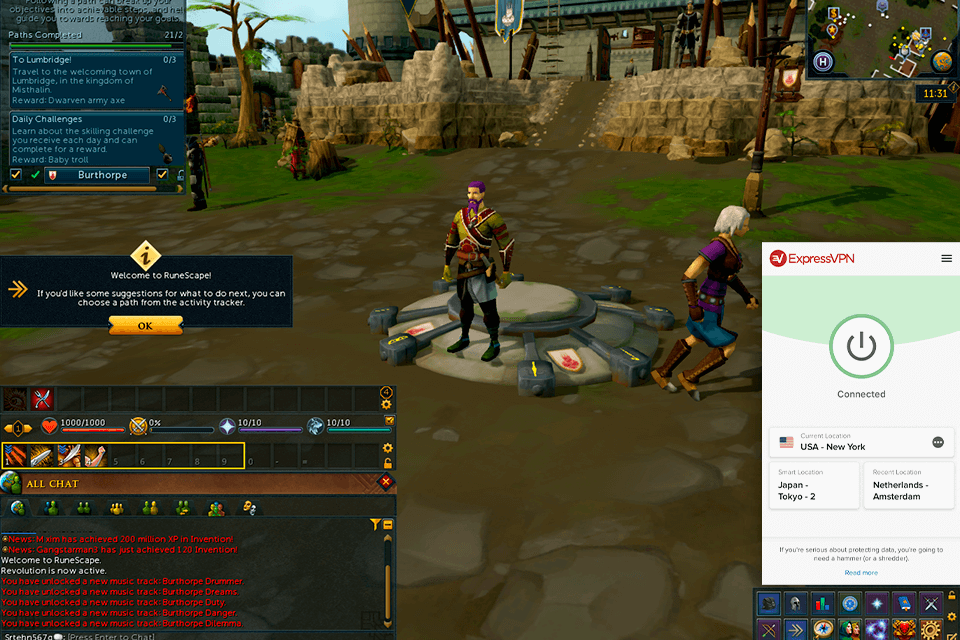Open the To Lumbridge! path entry
Viewport: 960px width, 640px height.
(x=96, y=79)
